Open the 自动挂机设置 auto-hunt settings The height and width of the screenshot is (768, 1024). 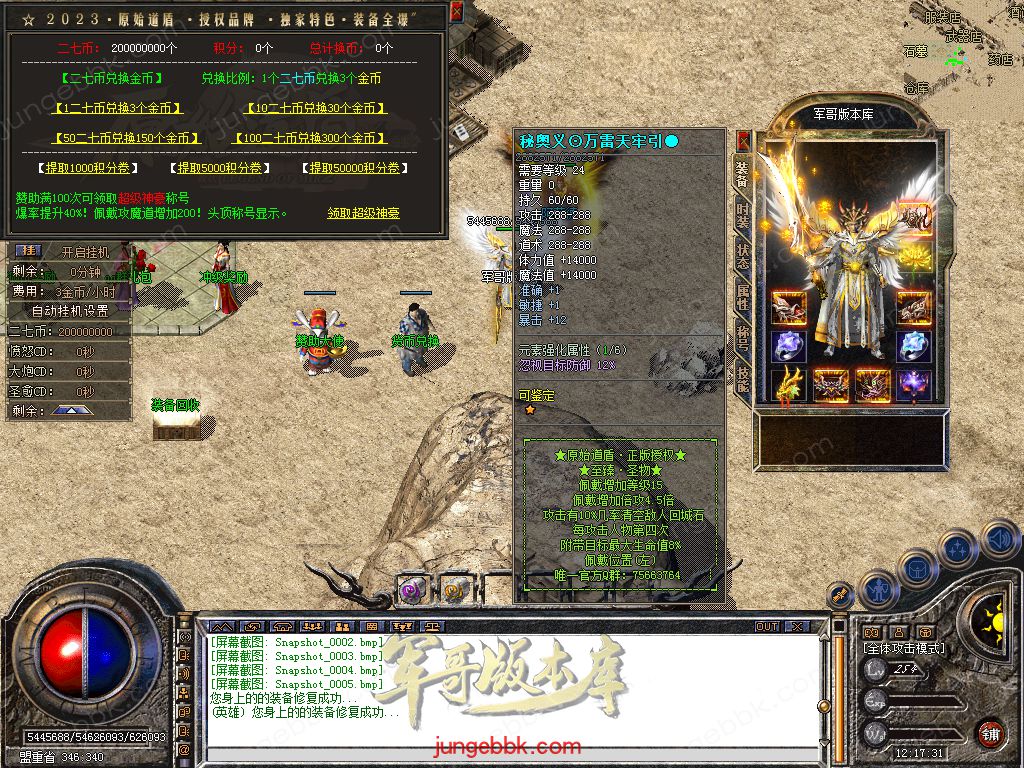pyautogui.click(x=70, y=311)
